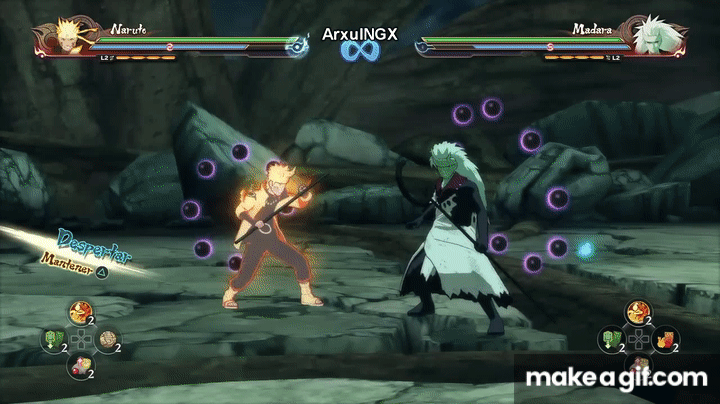Use Madara's green tag item
720x404 pixels.
(611, 340)
